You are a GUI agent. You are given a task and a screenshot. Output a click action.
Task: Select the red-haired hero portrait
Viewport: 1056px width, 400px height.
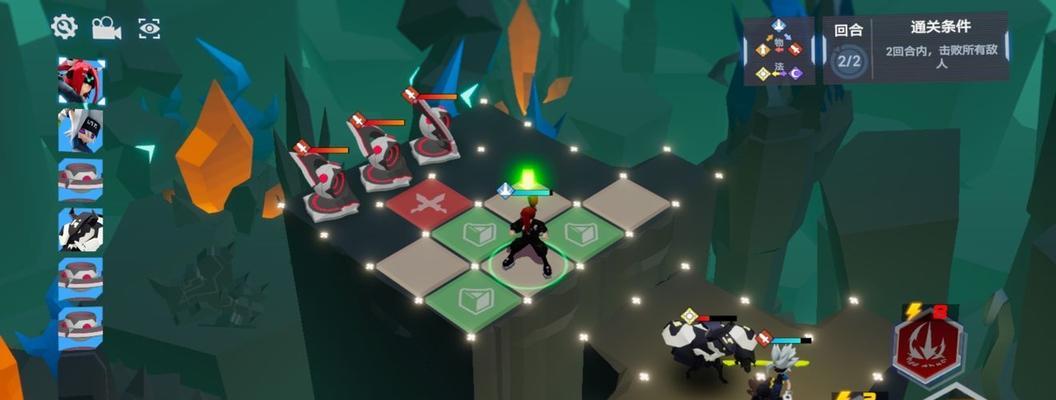(80, 81)
